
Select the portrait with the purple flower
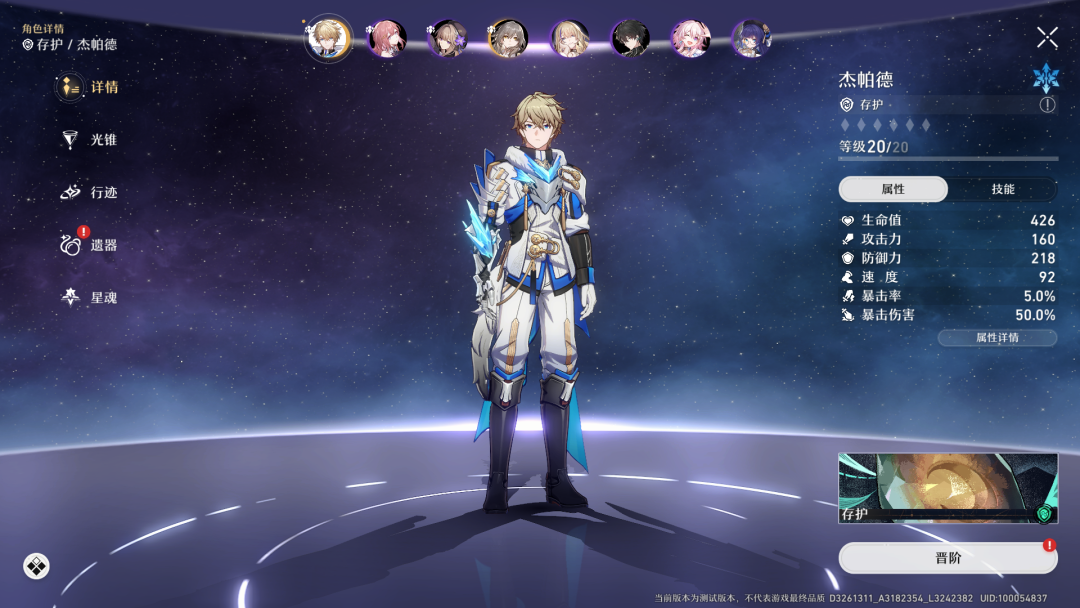coord(447,39)
